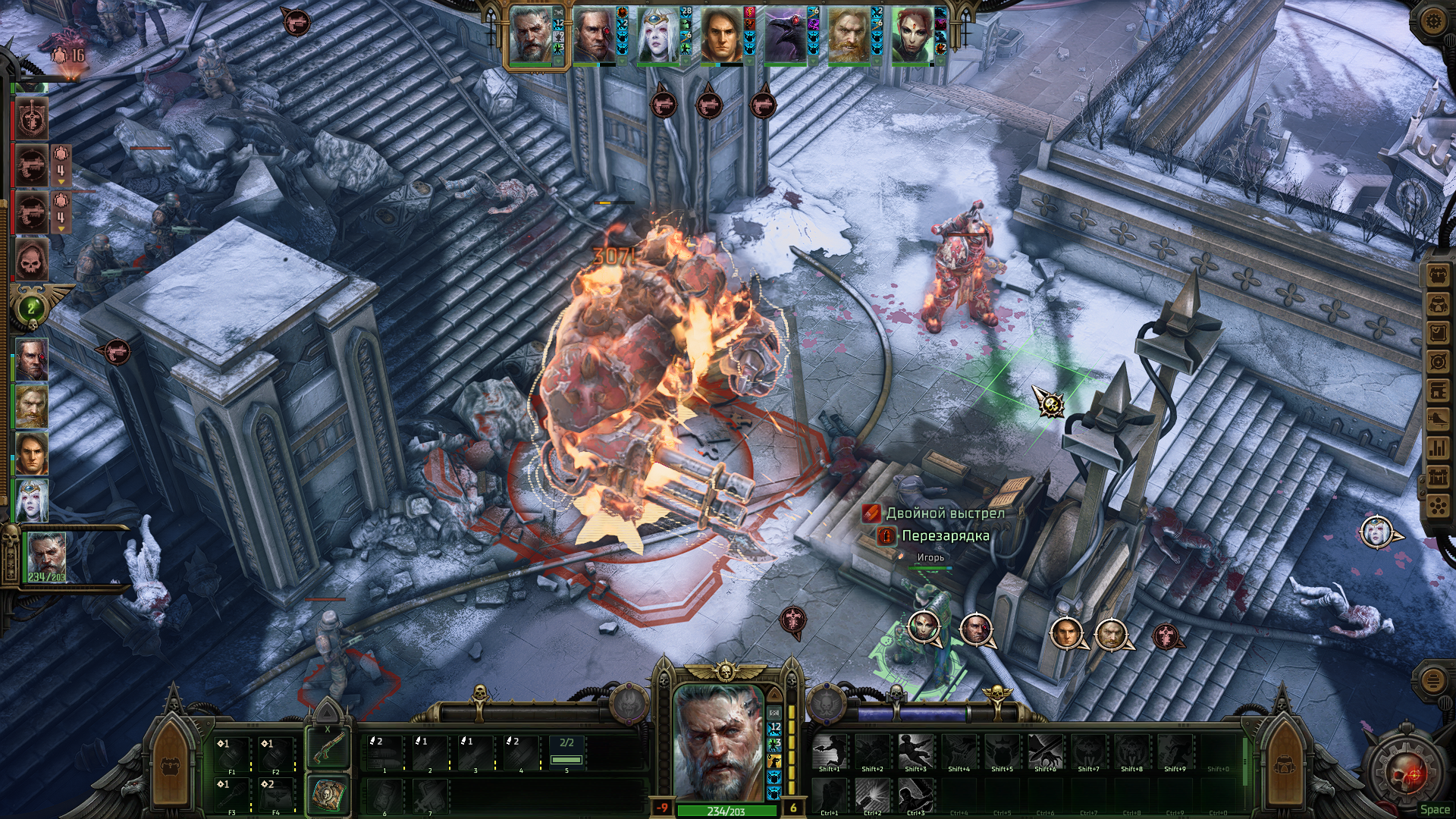
Task: Use the grenade in slot F3
Action: [231, 795]
